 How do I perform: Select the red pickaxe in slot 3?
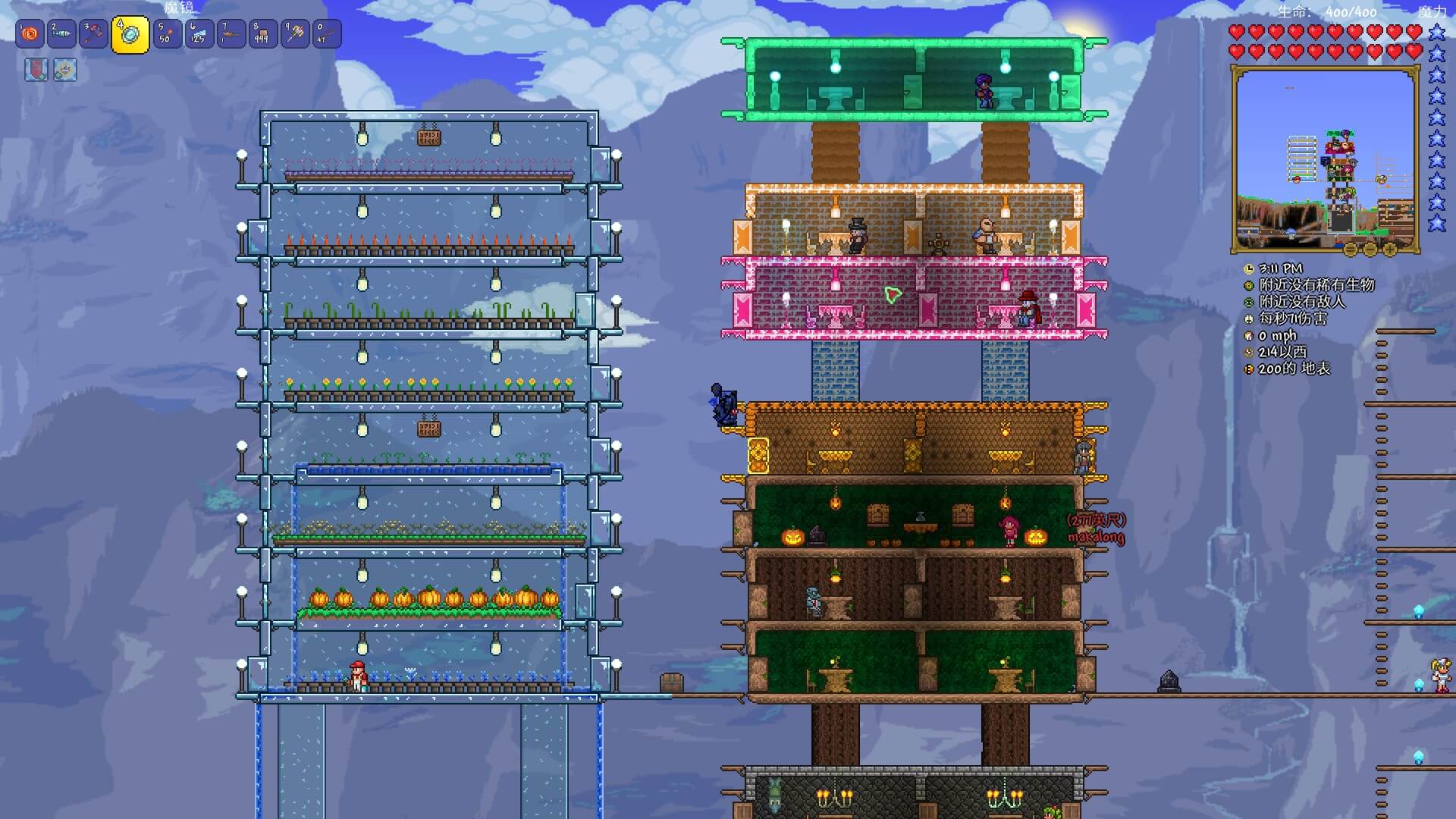tap(93, 34)
